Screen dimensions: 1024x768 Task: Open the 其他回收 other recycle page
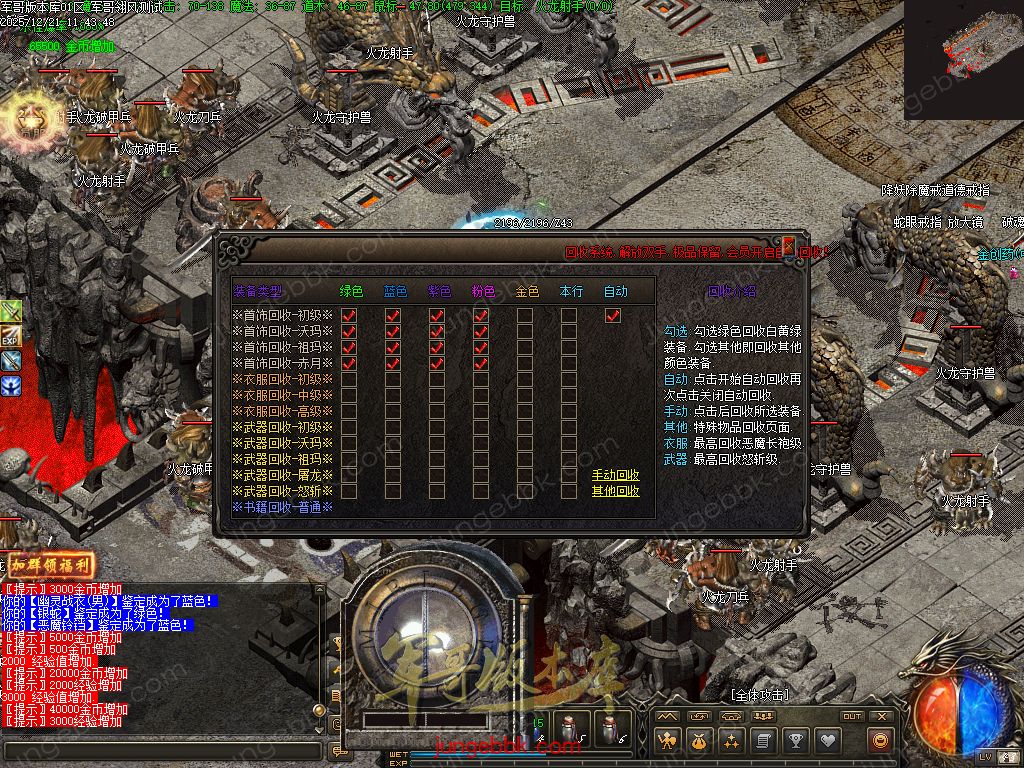[x=615, y=491]
